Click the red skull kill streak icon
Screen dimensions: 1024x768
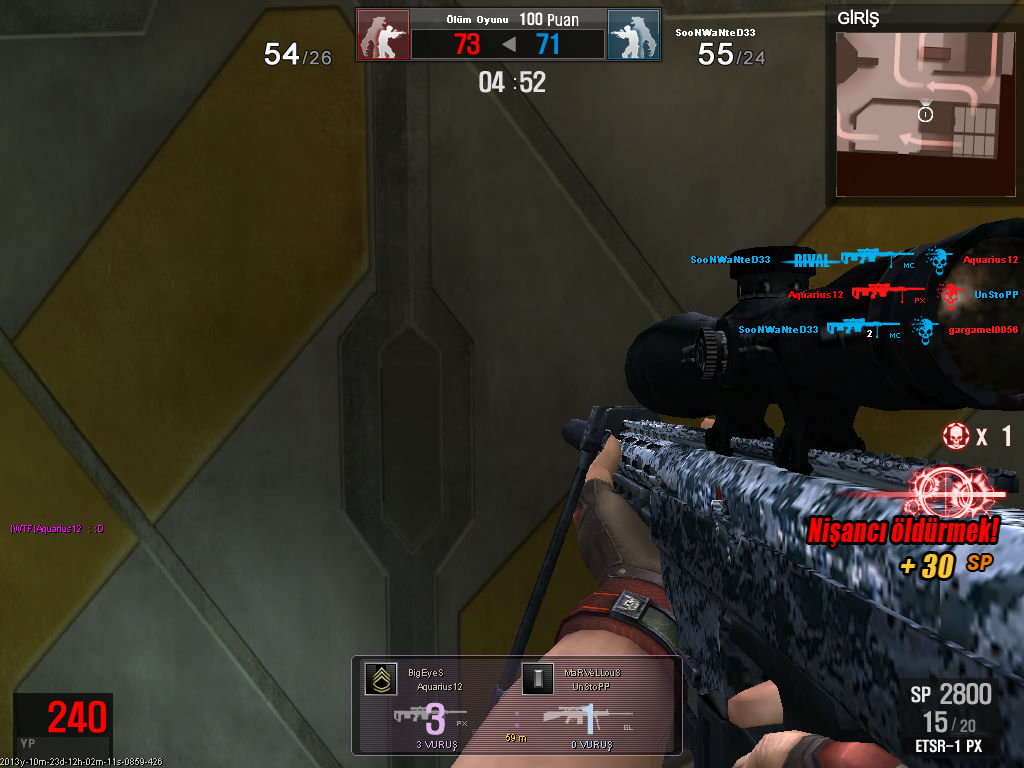pyautogui.click(x=957, y=436)
